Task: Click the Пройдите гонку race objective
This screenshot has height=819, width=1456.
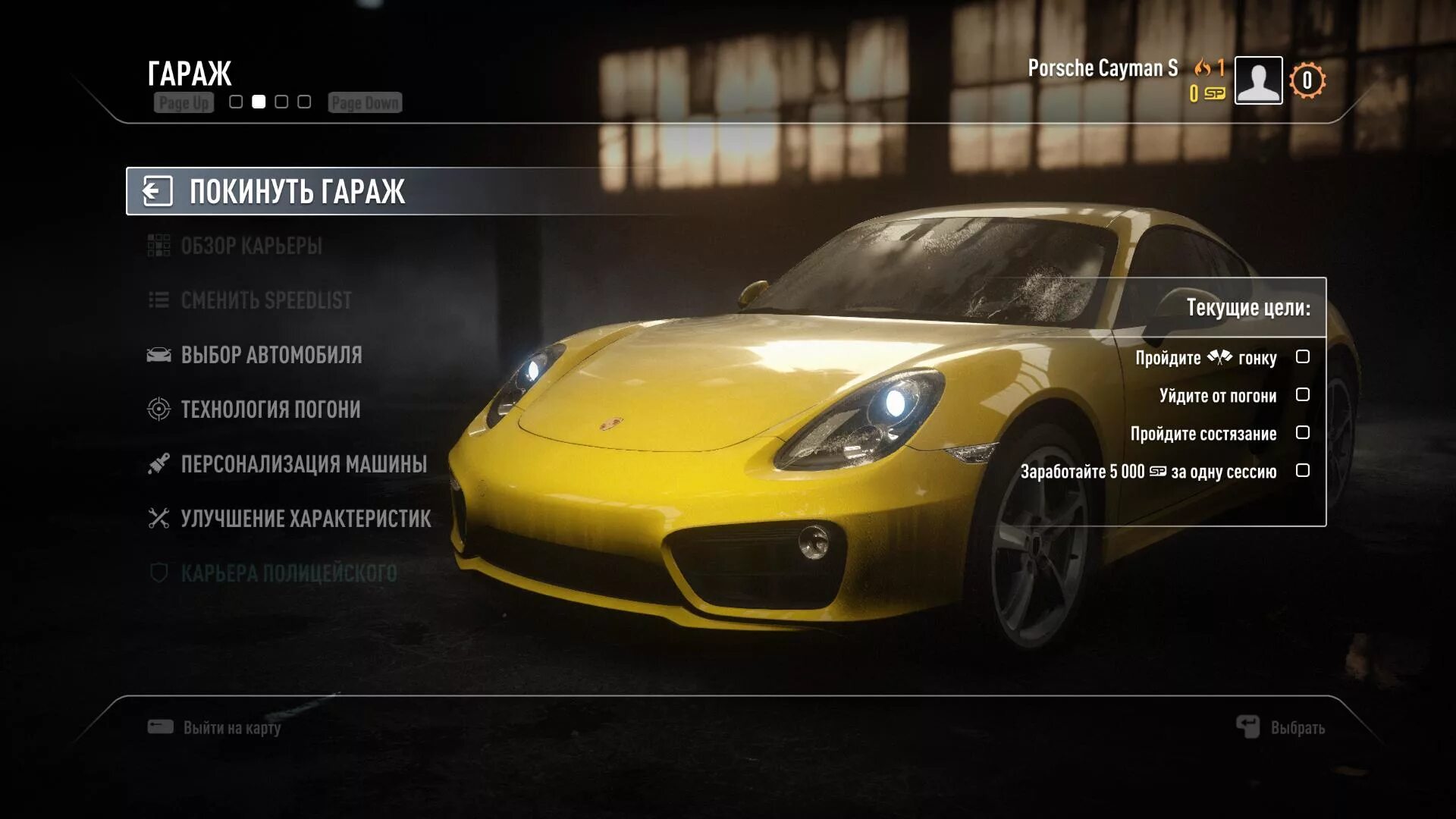Action: pos(1206,358)
